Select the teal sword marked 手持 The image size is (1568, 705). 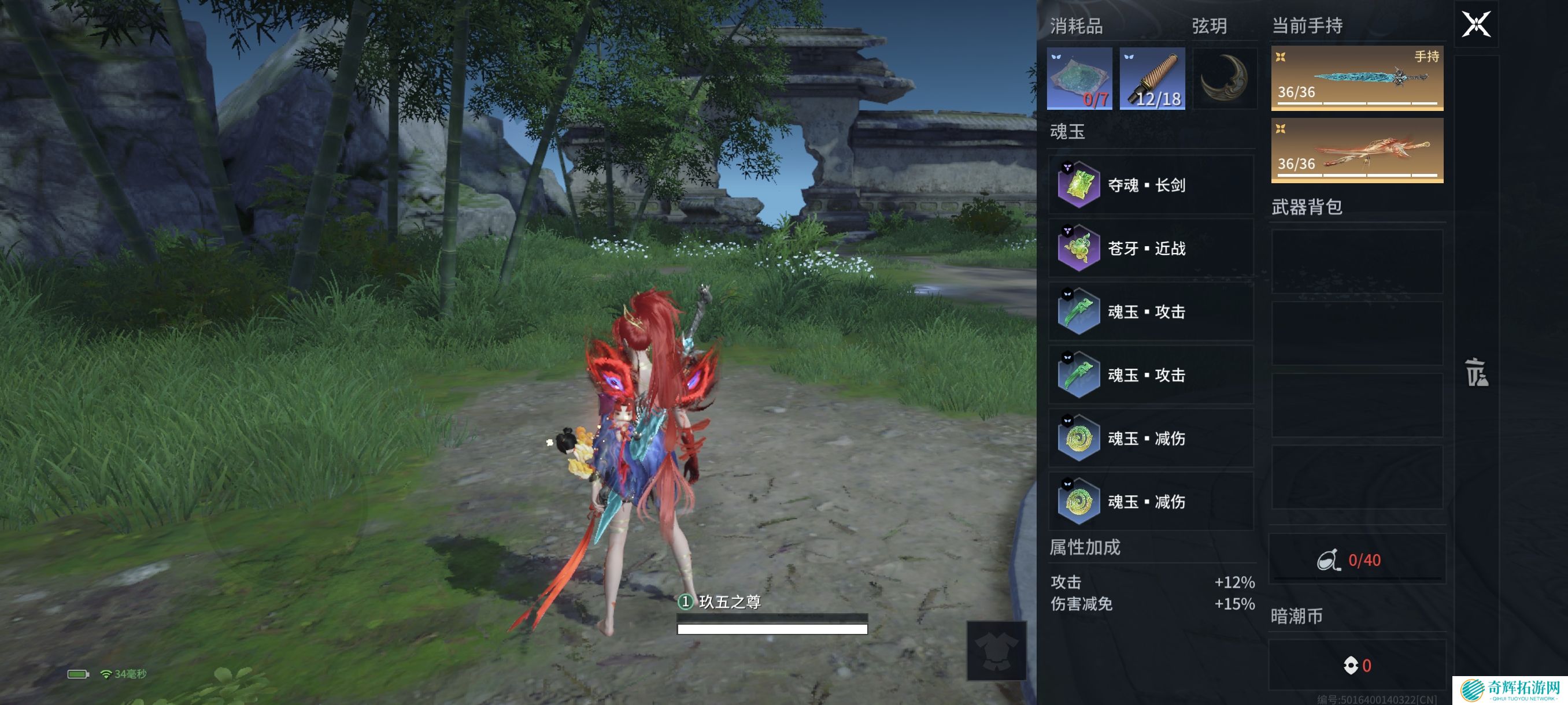tap(1357, 78)
